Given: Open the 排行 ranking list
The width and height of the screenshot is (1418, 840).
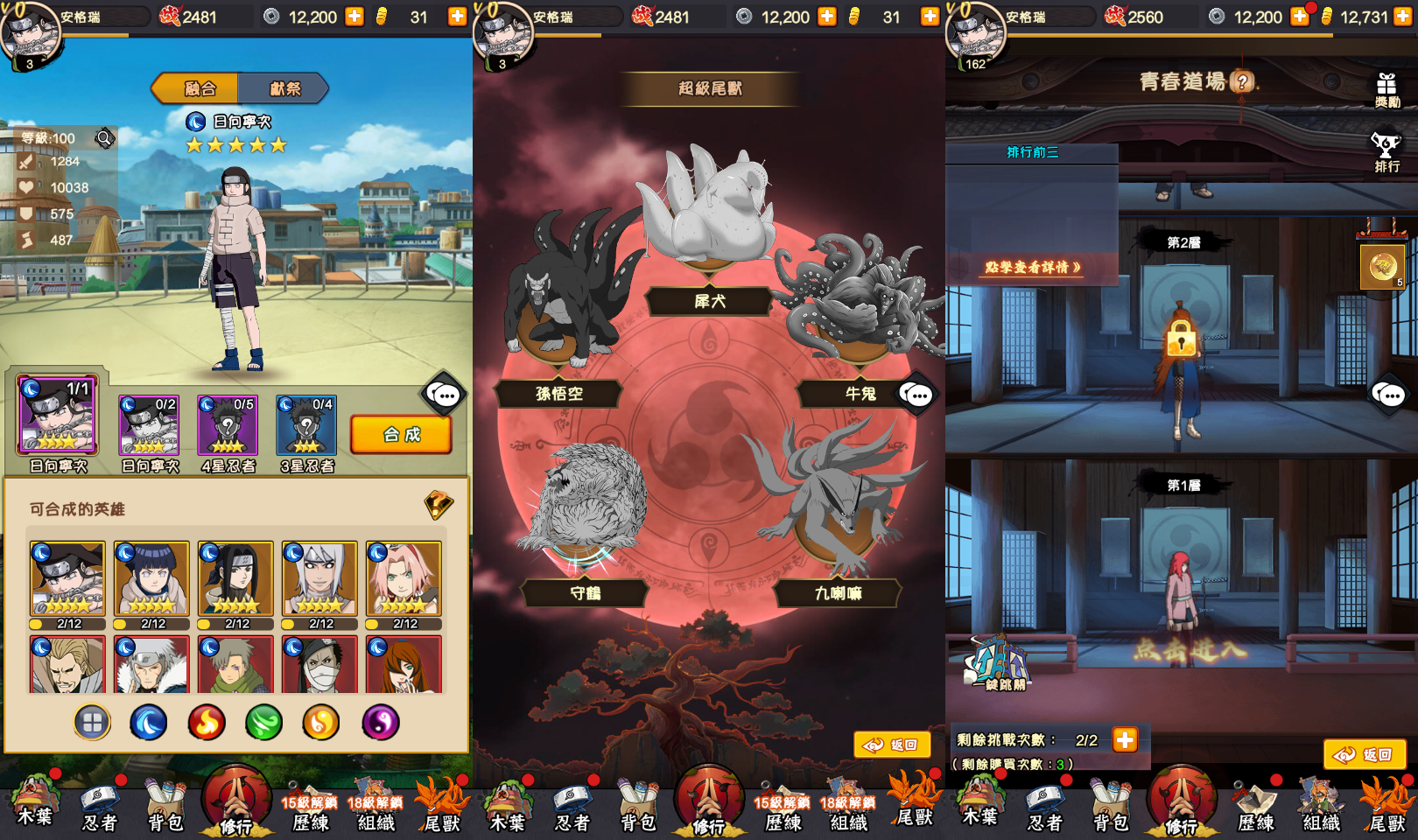Looking at the screenshot, I should [1386, 152].
